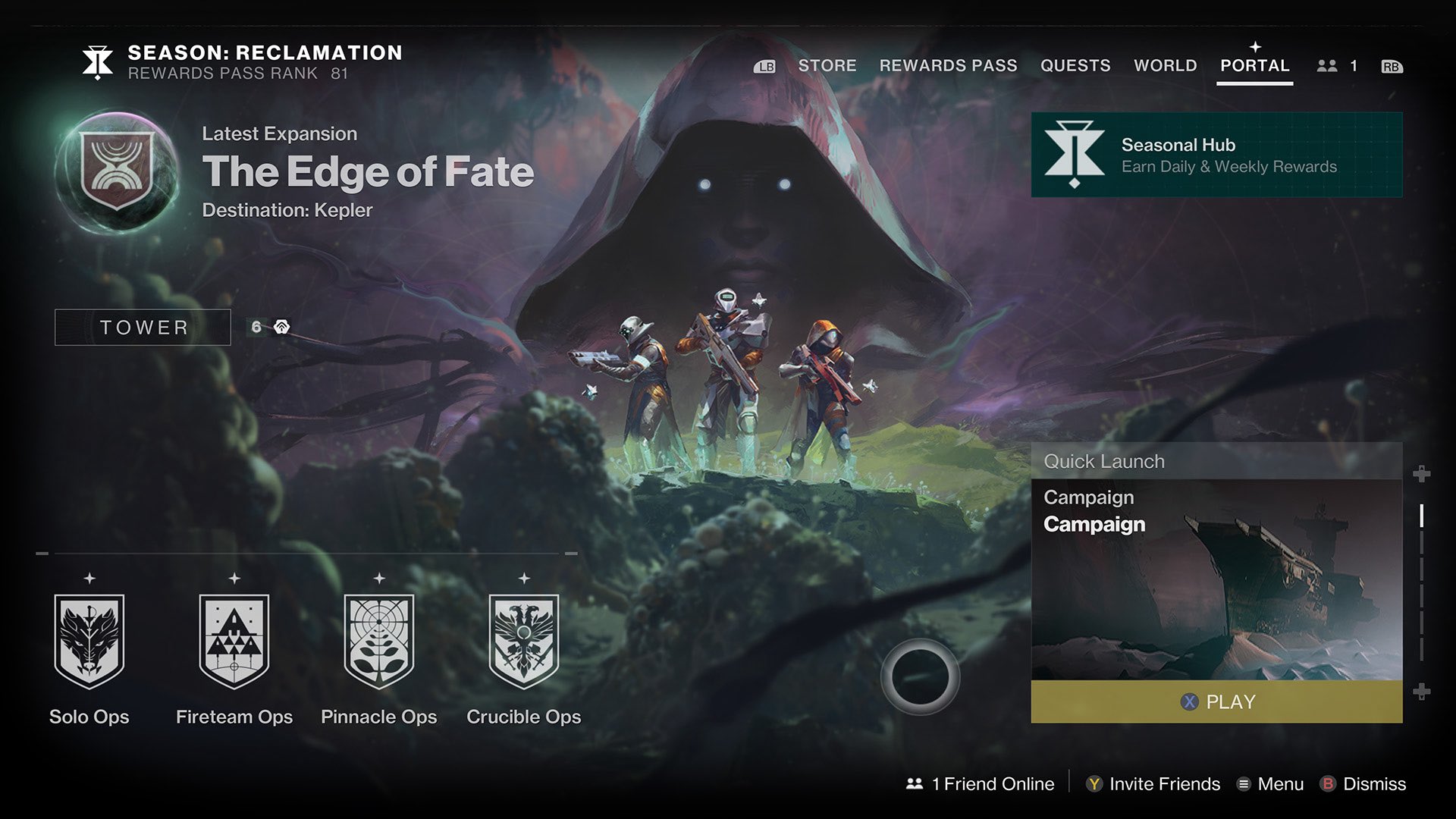Go to the Quests tab
Viewport: 1456px width, 819px height.
[x=1077, y=66]
